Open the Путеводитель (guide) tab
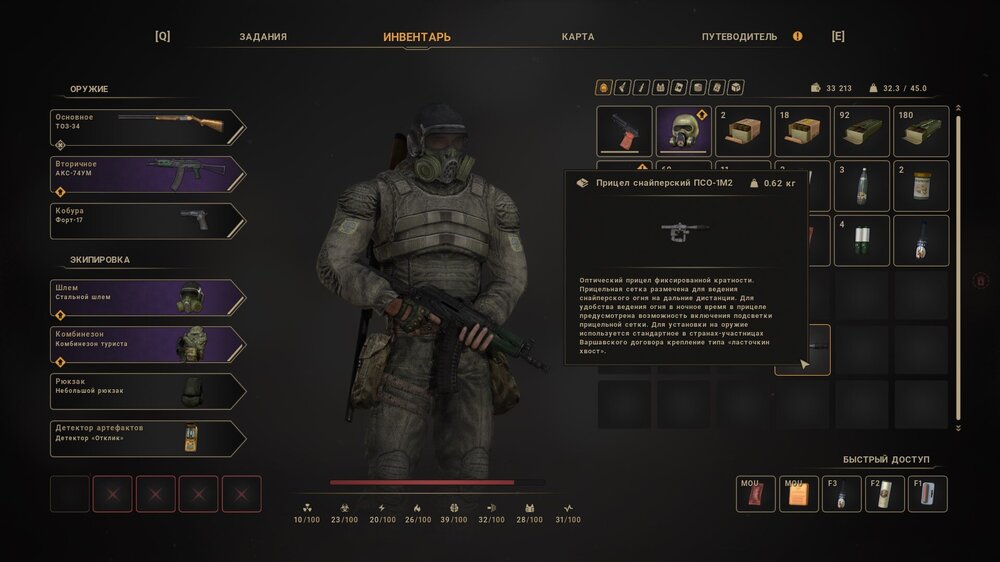This screenshot has width=1000, height=562. pos(739,37)
